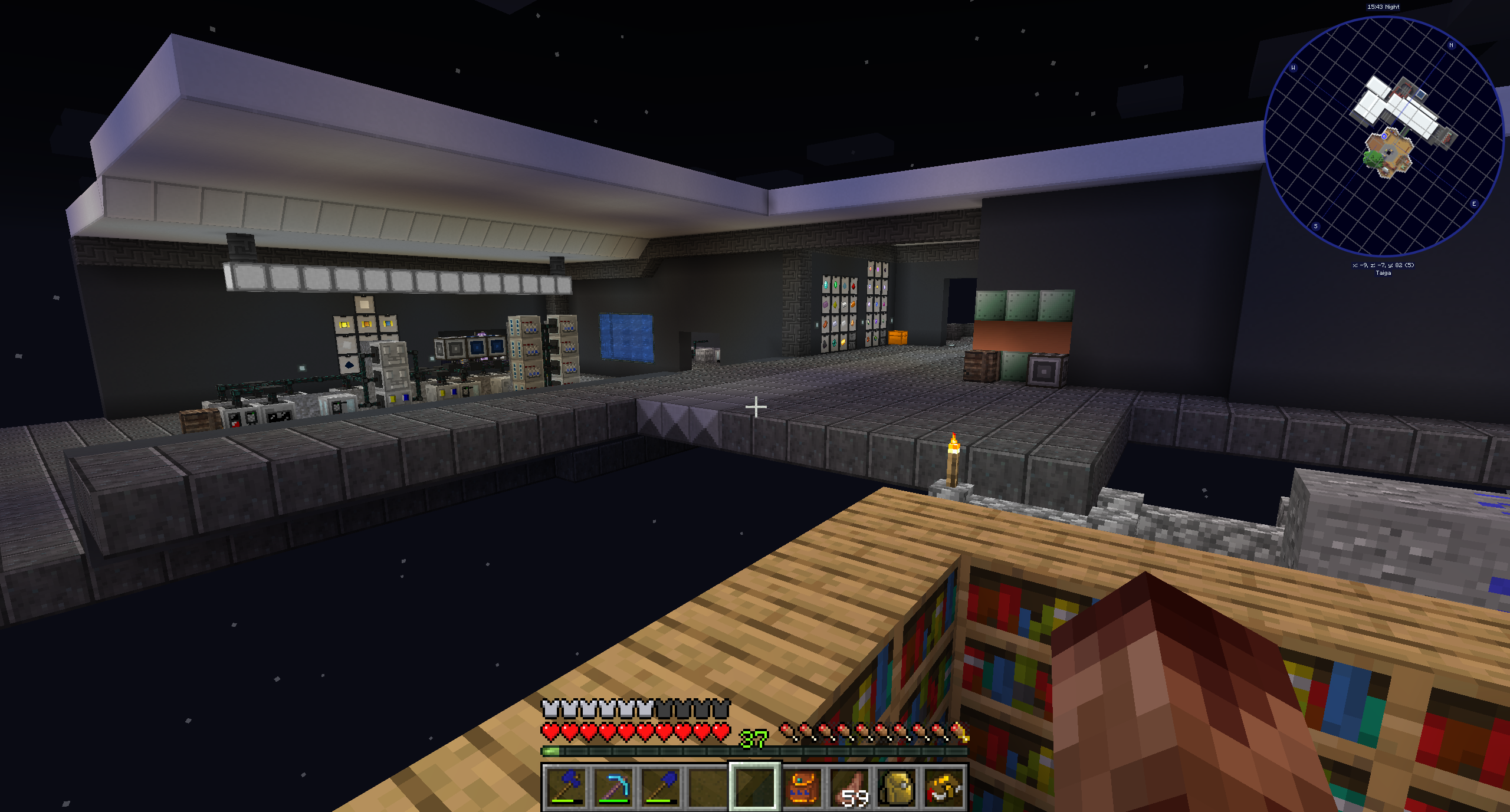Image resolution: width=1510 pixels, height=812 pixels.
Task: Select the blue axe hotbar slot
Action: click(x=566, y=787)
